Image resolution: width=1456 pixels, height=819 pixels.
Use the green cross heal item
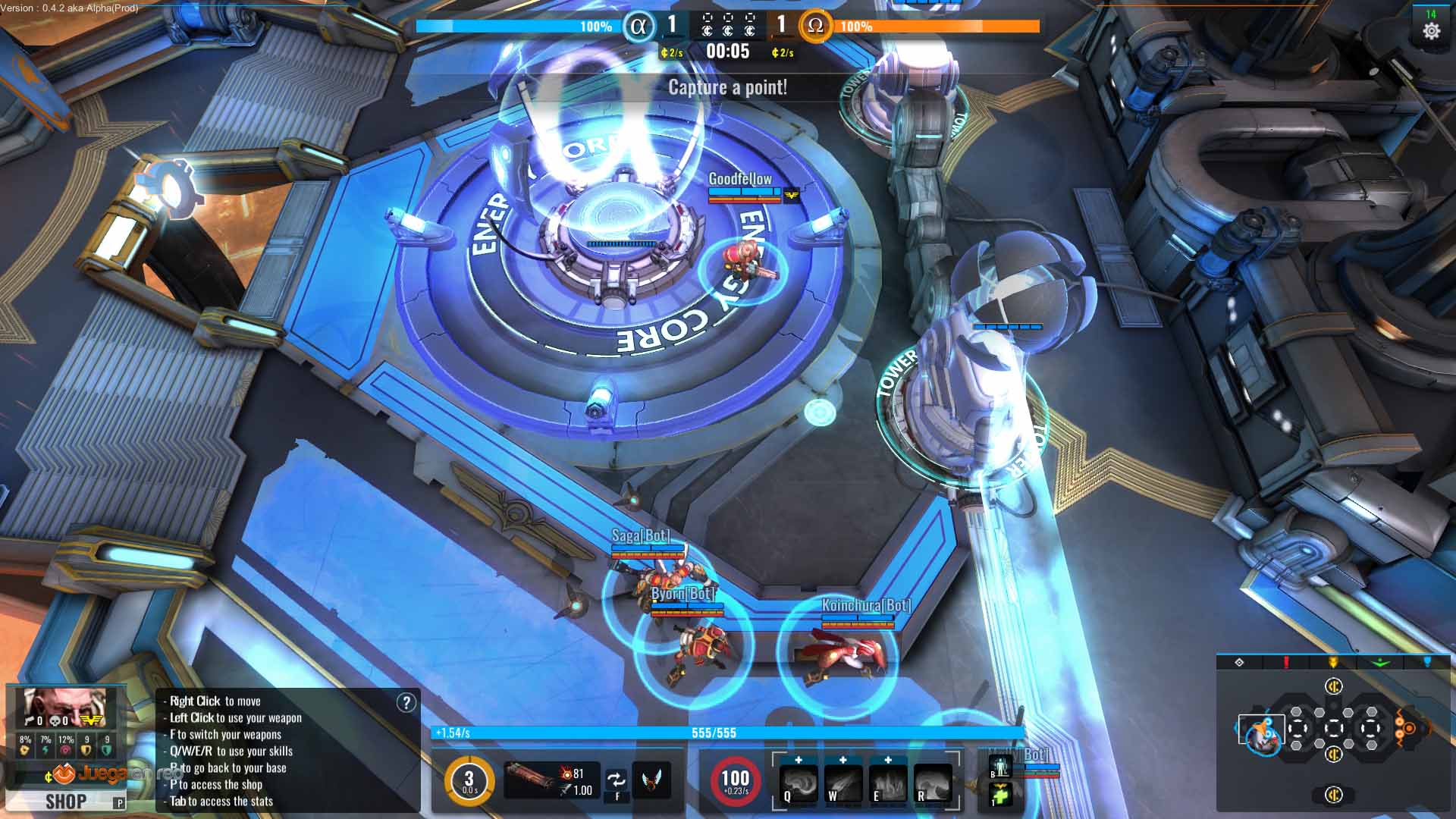click(1000, 795)
